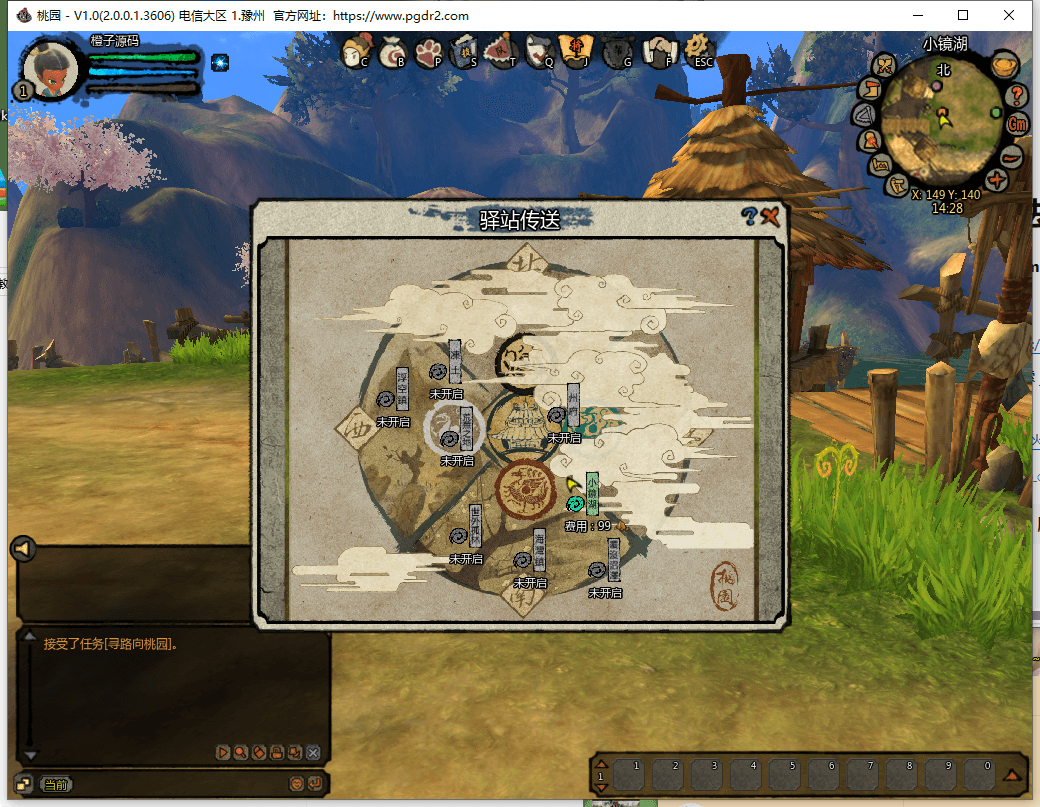Screen dimensions: 1040x807
Task: Zoom out the minimap with minus button
Action: [x=1011, y=156]
